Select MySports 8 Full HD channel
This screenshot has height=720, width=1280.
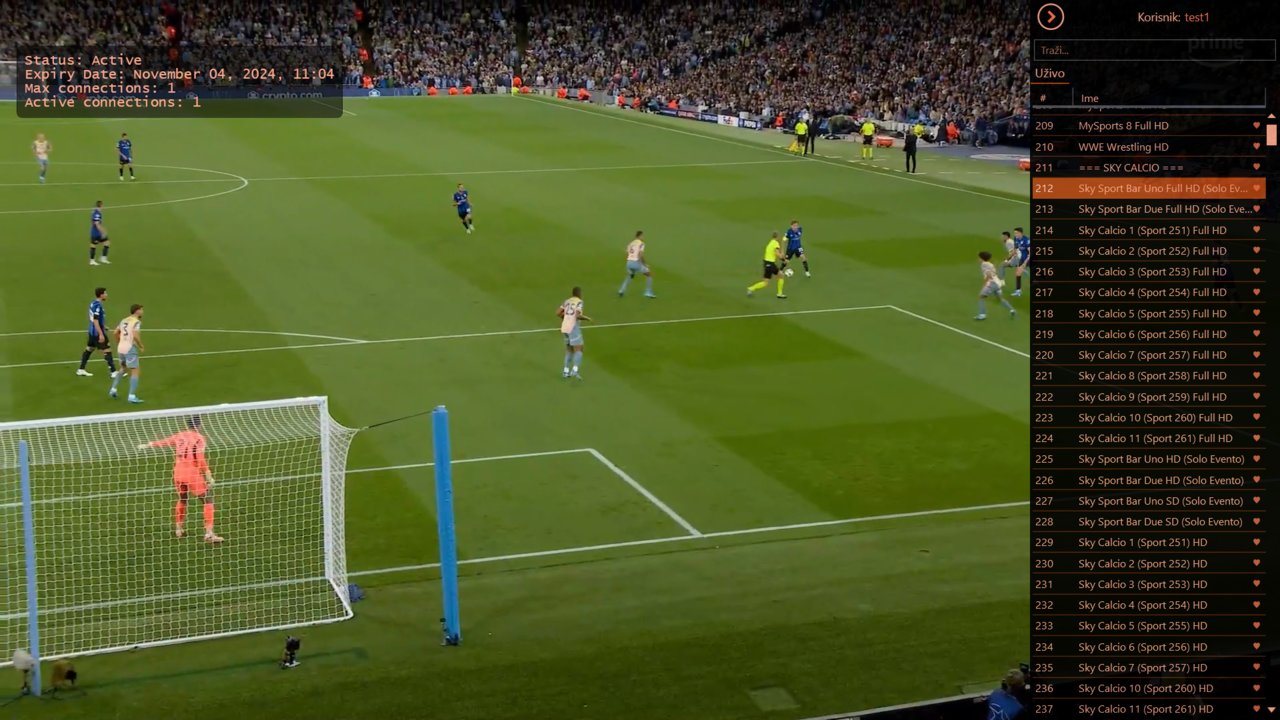pos(1123,126)
